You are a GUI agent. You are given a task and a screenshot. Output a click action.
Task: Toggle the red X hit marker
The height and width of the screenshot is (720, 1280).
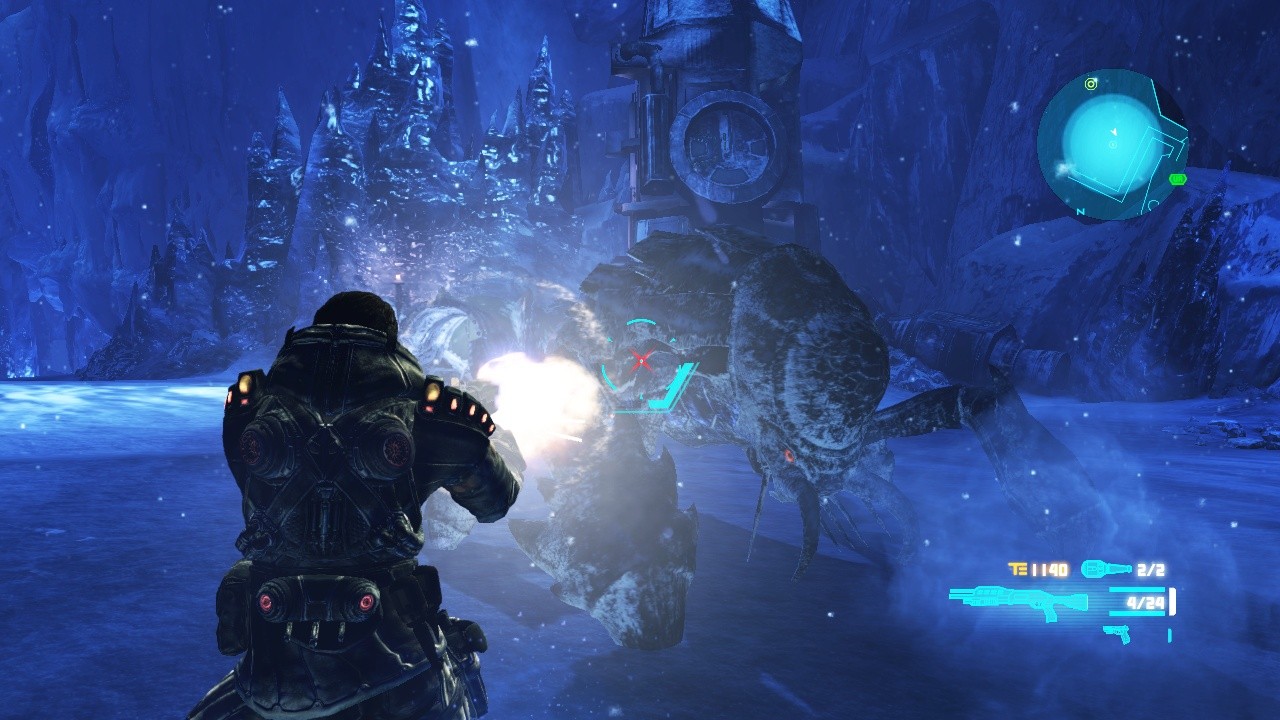(x=643, y=362)
